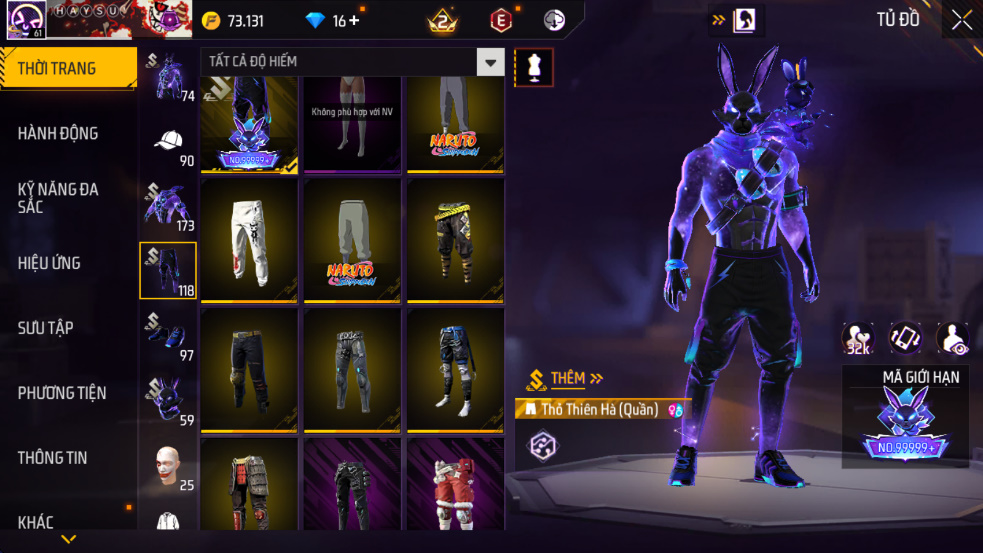Viewport: 983px width, 553px height.
Task: Select the white cap category with 90 items
Action: click(167, 142)
